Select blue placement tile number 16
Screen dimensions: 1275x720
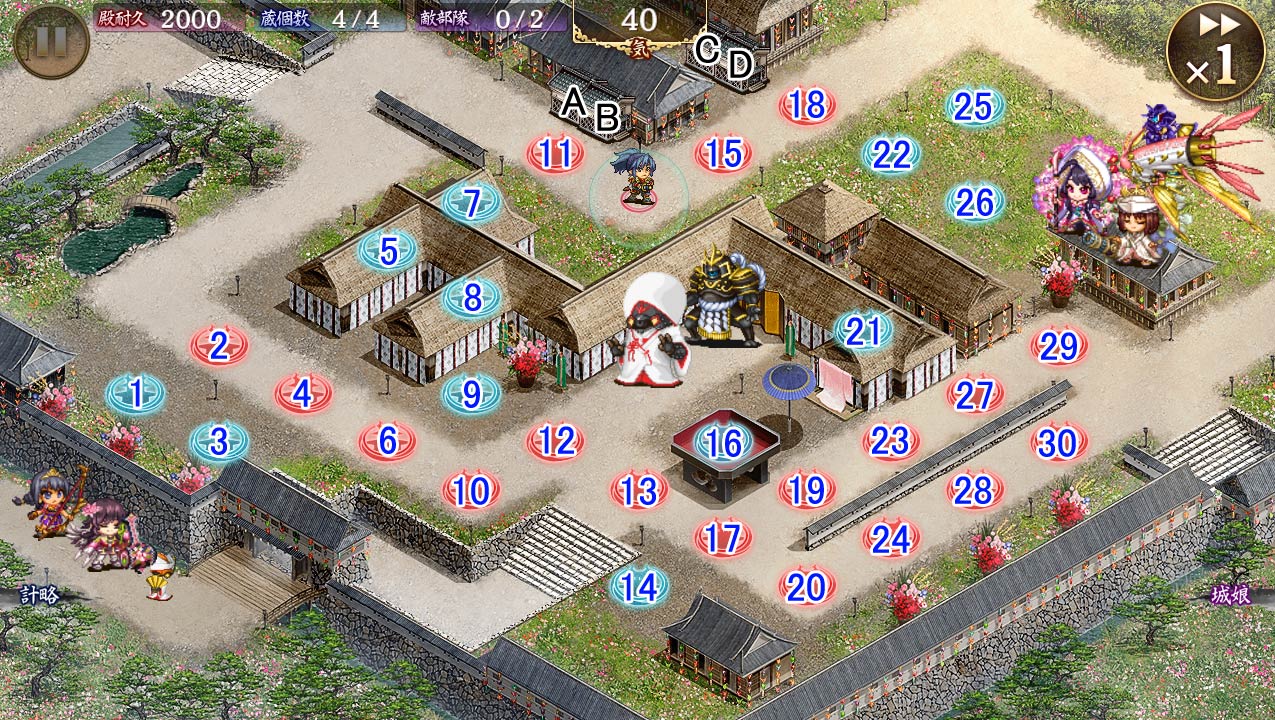point(723,441)
